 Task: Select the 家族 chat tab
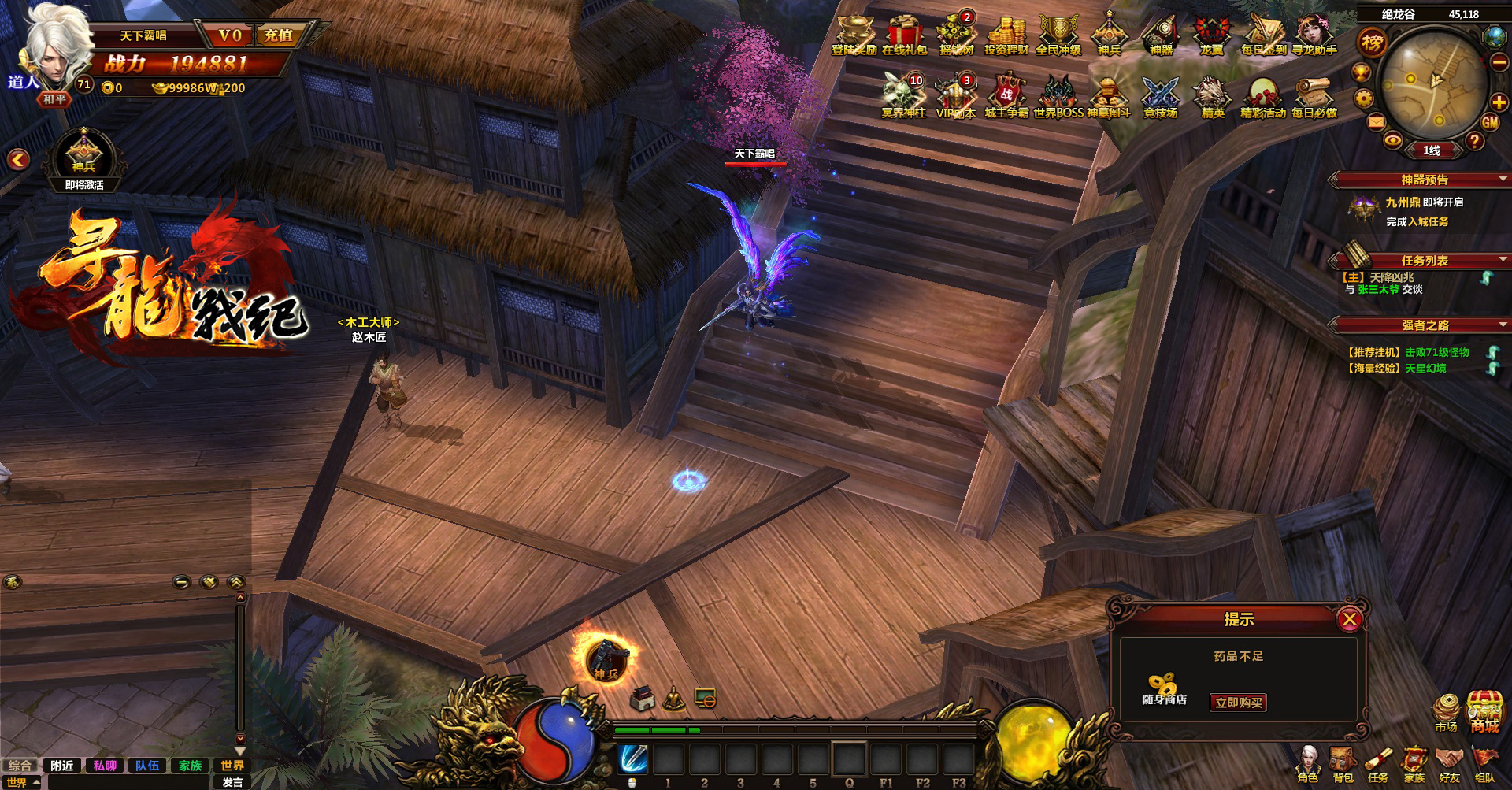pos(190,766)
